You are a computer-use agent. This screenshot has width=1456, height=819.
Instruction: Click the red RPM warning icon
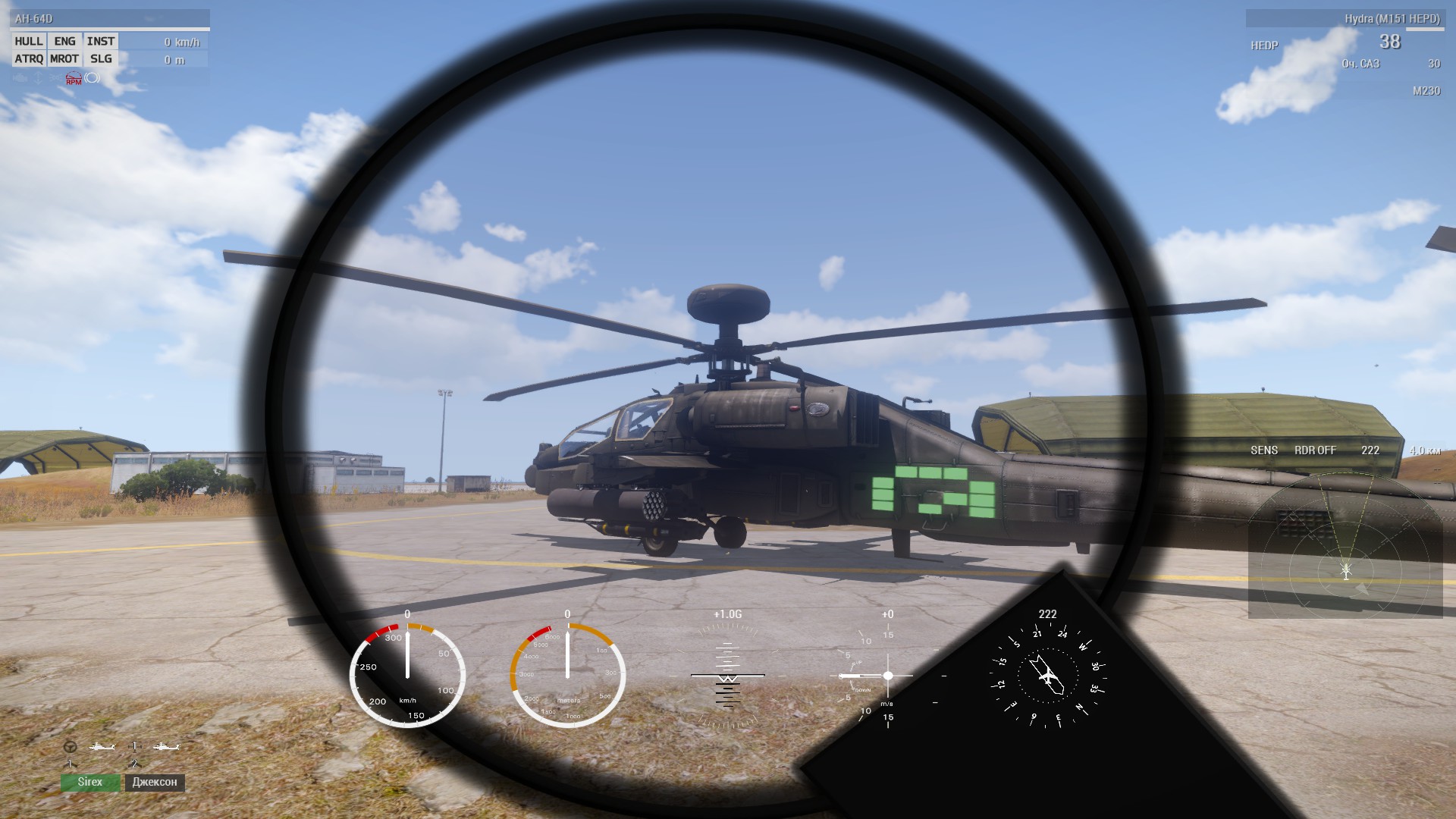(x=74, y=78)
